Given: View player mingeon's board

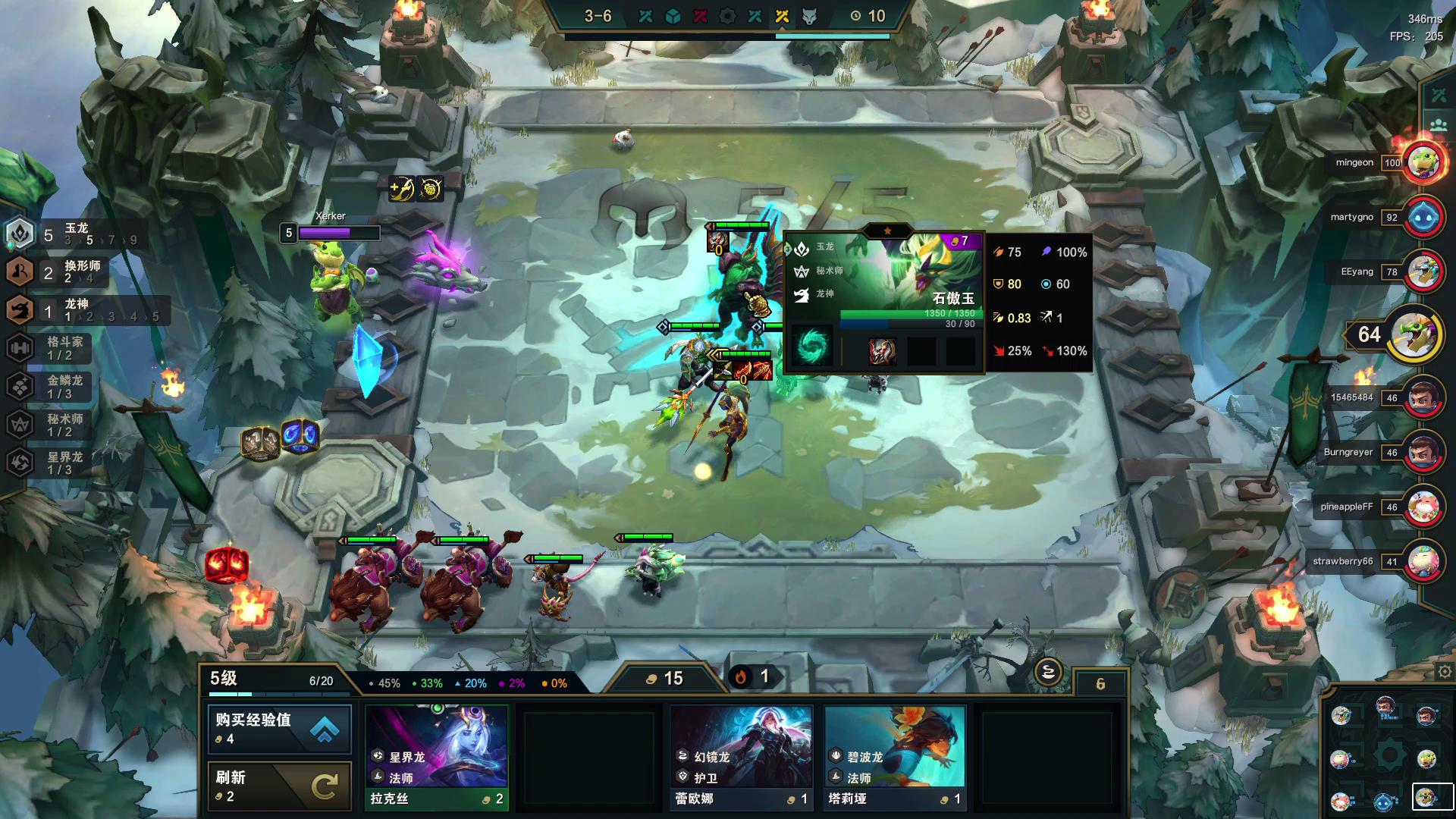Looking at the screenshot, I should [1423, 162].
